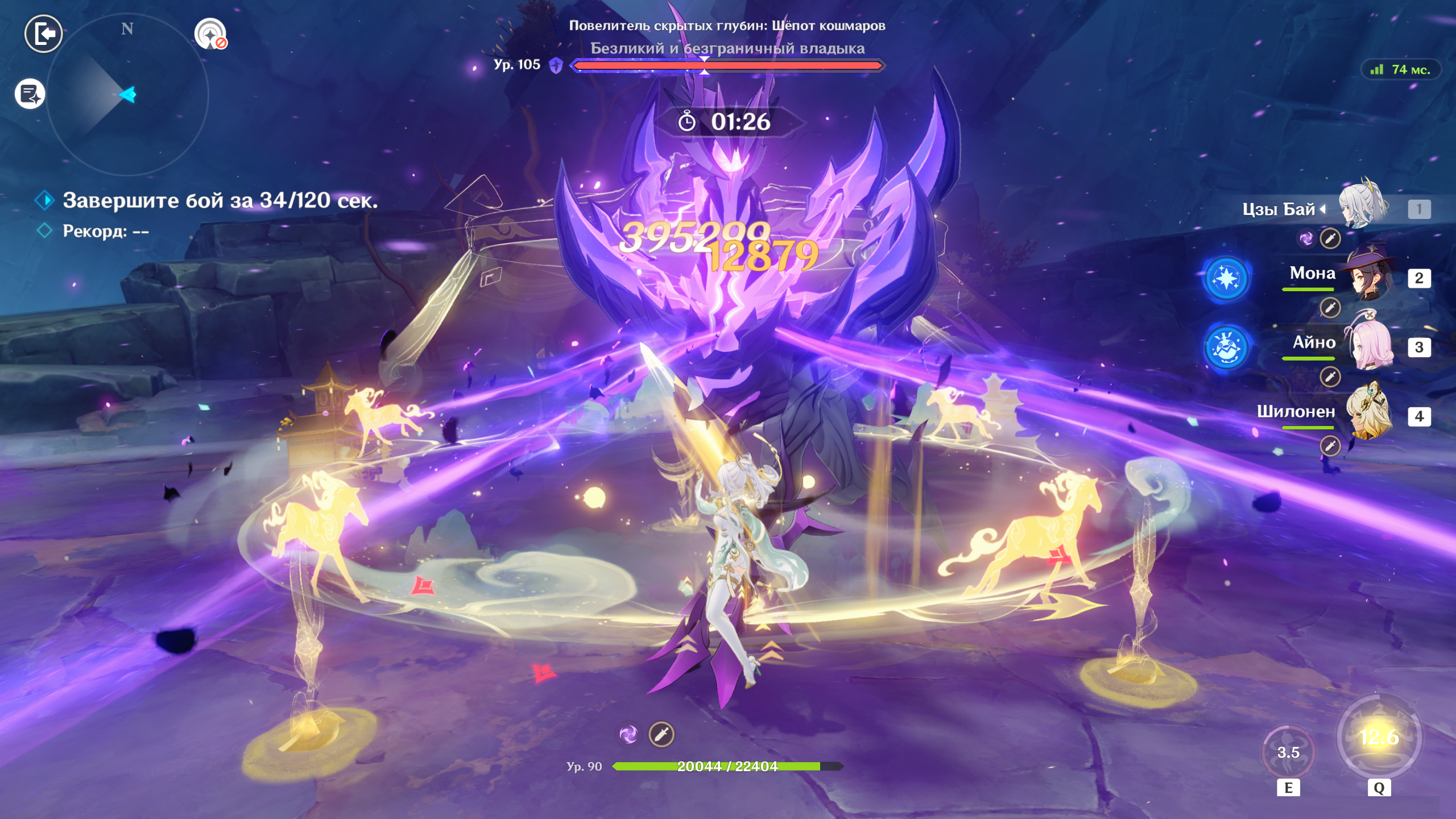Viewport: 1456px width, 819px height.
Task: Use the elemental skill on cooldown 3.5
Action: 1288,752
